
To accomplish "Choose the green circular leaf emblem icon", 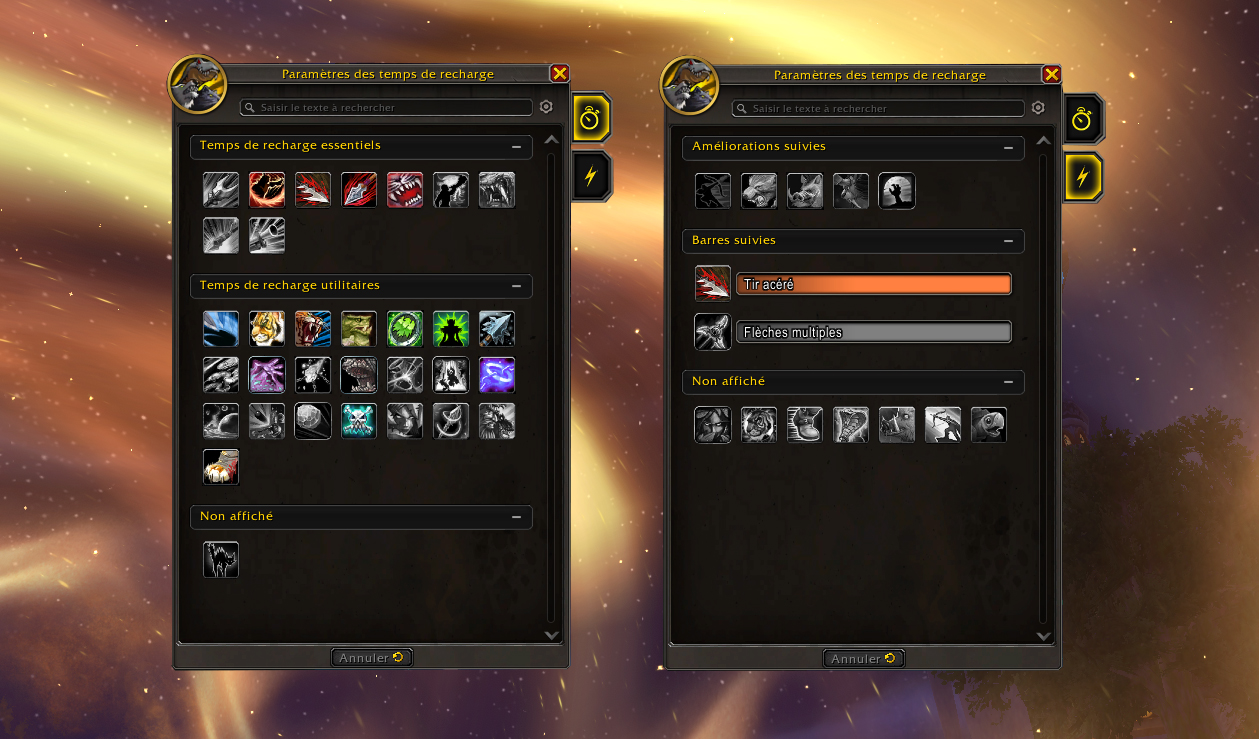I will click(x=405, y=329).
